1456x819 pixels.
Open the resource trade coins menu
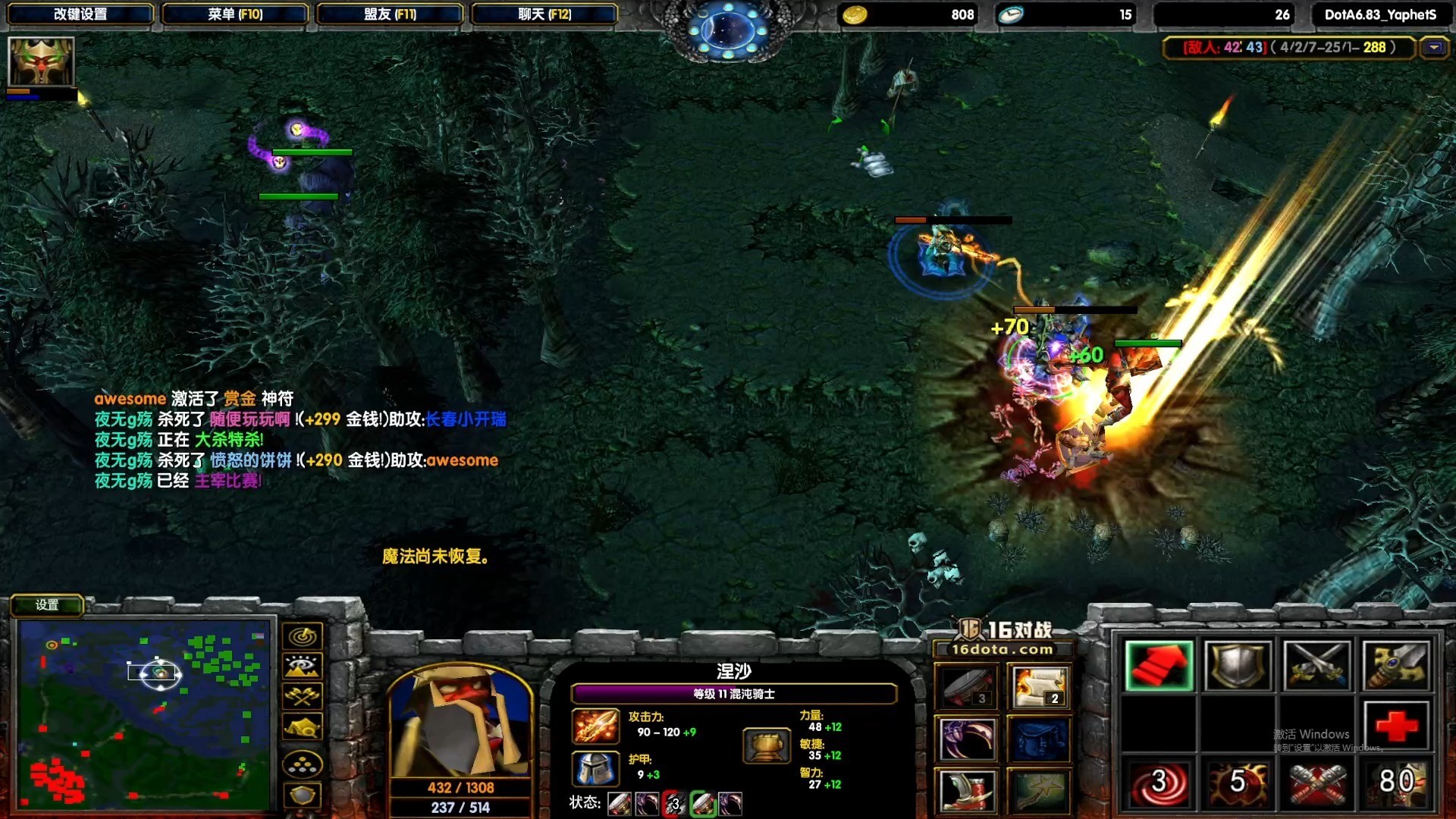301,763
